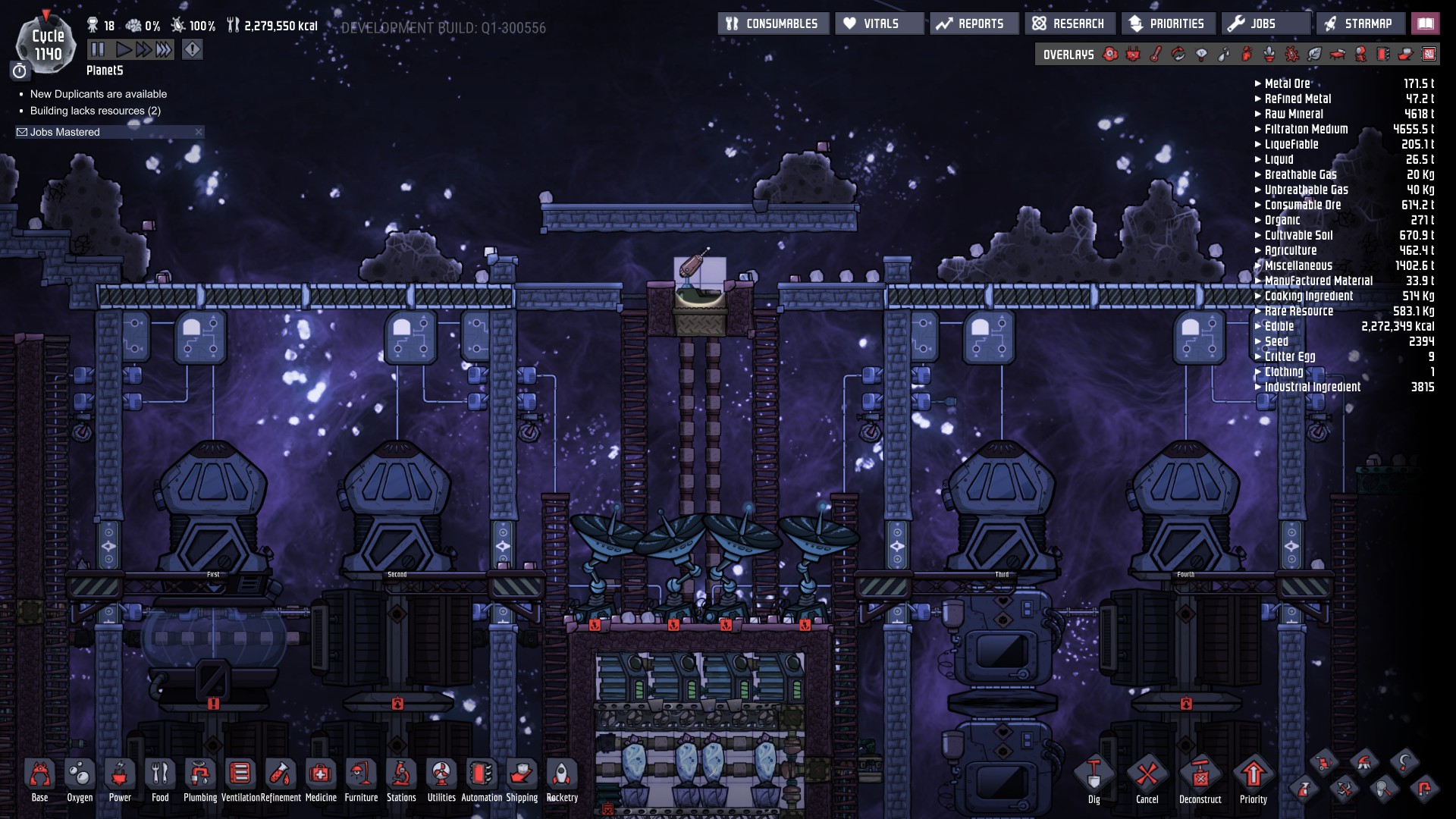Expand the Metal Ore resource category
1456x819 pixels.
(1287, 83)
